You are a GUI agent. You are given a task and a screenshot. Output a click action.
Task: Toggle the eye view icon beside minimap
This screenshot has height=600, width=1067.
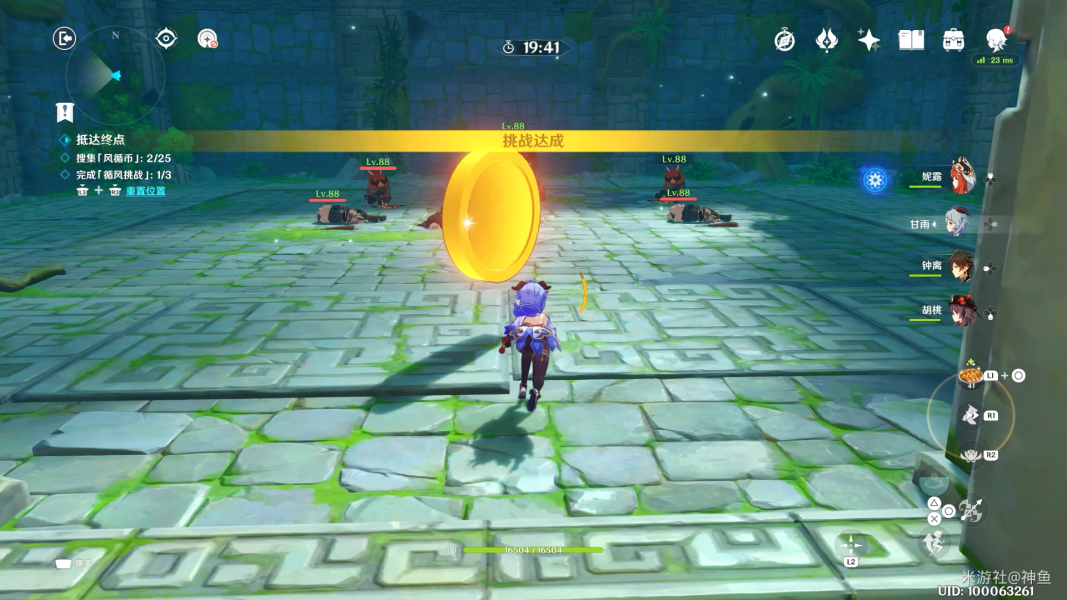point(166,39)
